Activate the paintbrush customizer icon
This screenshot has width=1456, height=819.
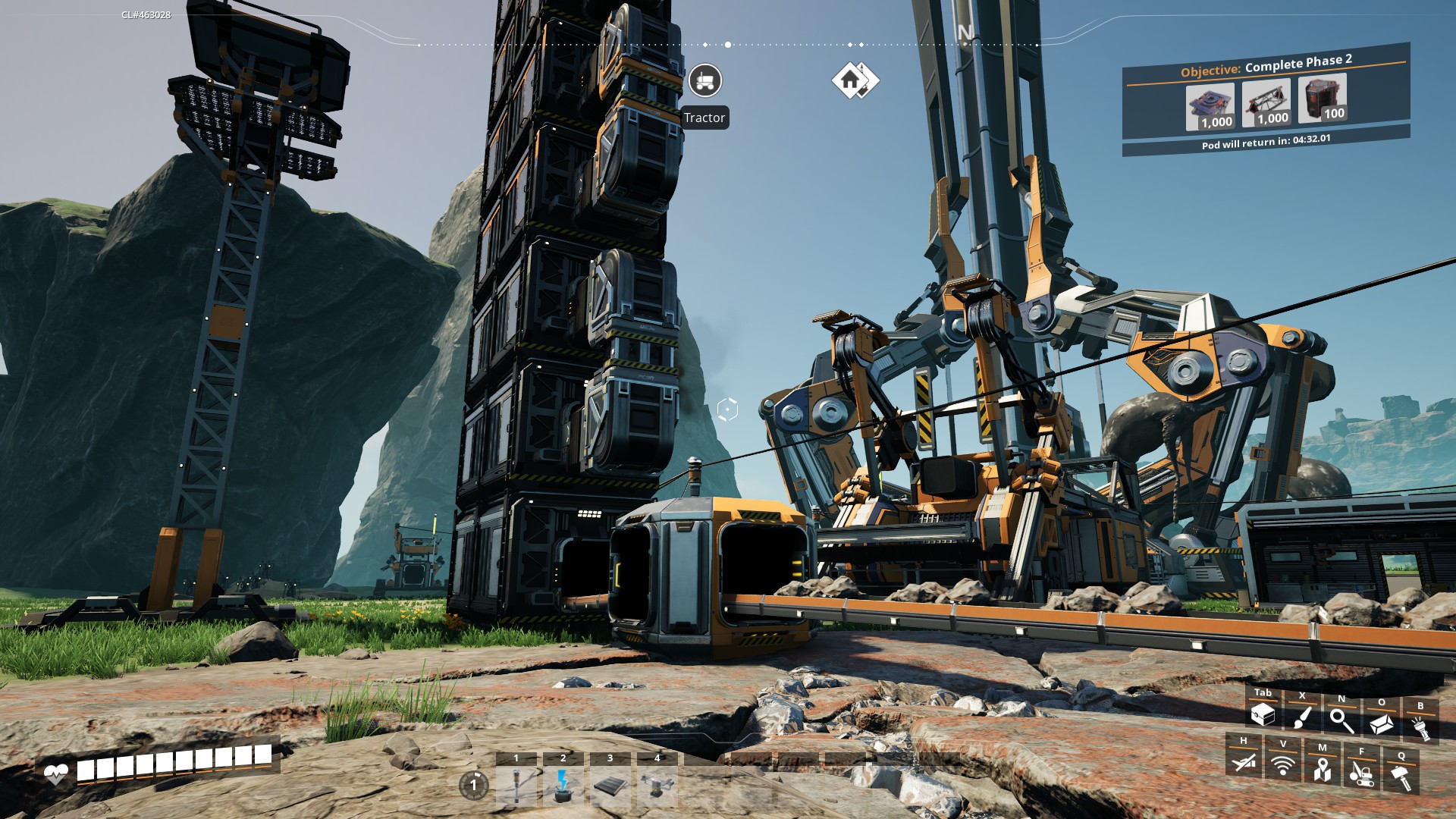coord(1302,717)
